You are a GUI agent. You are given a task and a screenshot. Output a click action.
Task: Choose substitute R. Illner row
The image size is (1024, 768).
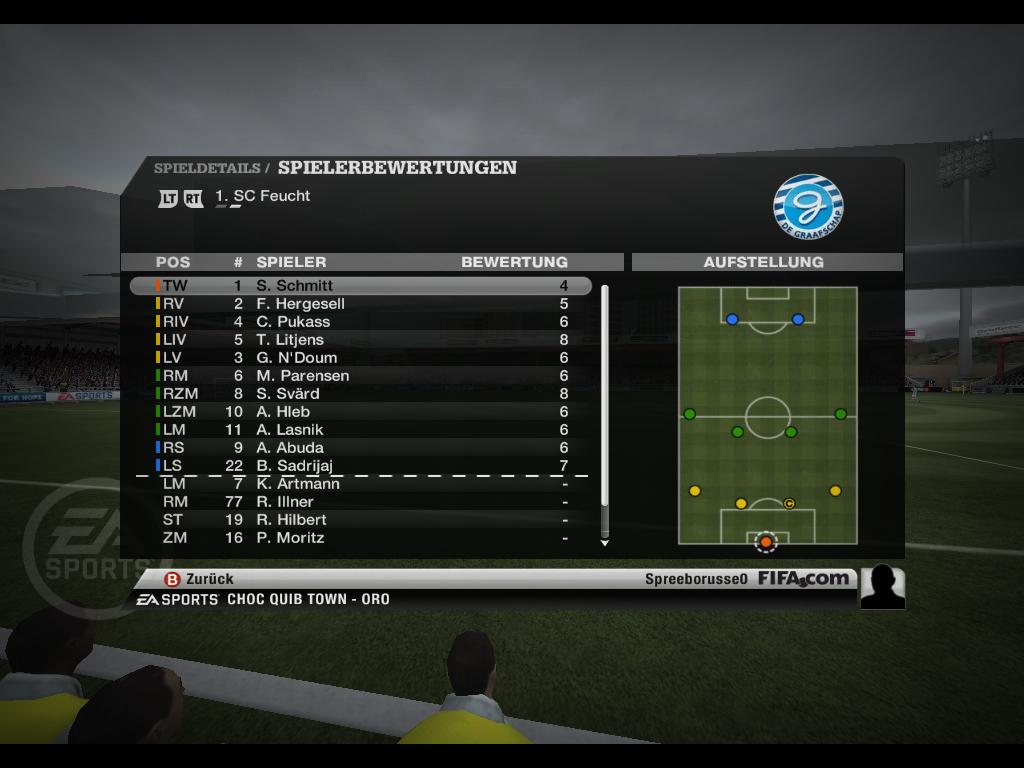click(x=360, y=502)
